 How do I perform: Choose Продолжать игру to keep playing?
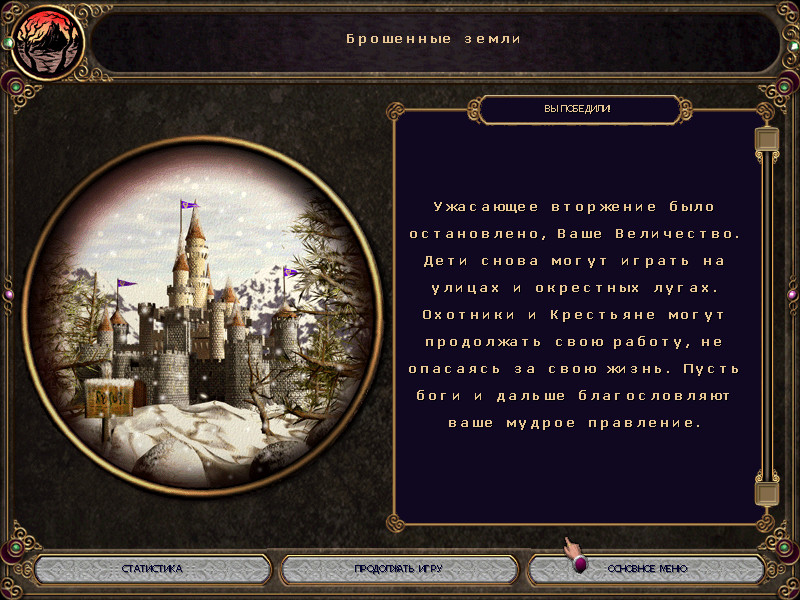pyautogui.click(x=398, y=569)
